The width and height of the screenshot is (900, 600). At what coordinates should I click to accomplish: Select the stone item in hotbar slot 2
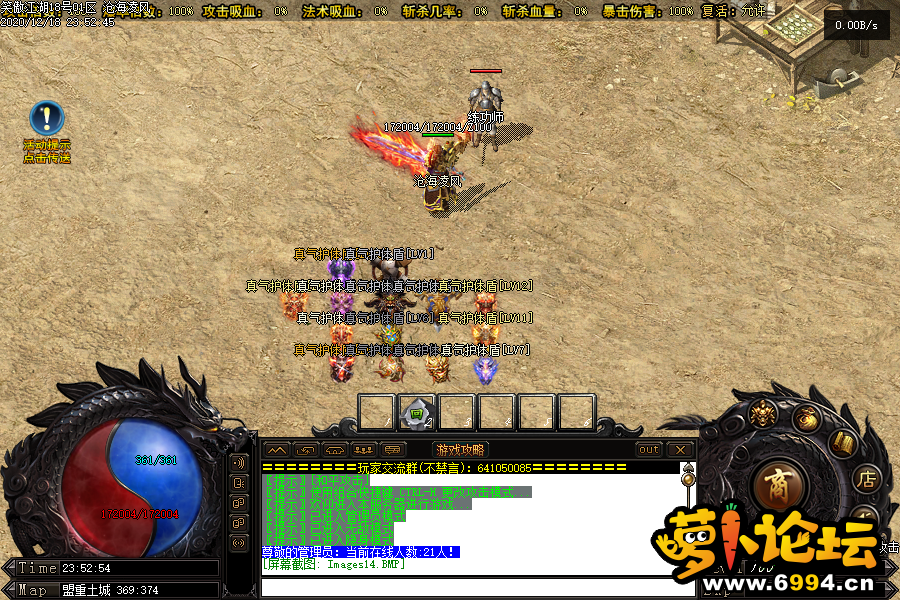417,412
